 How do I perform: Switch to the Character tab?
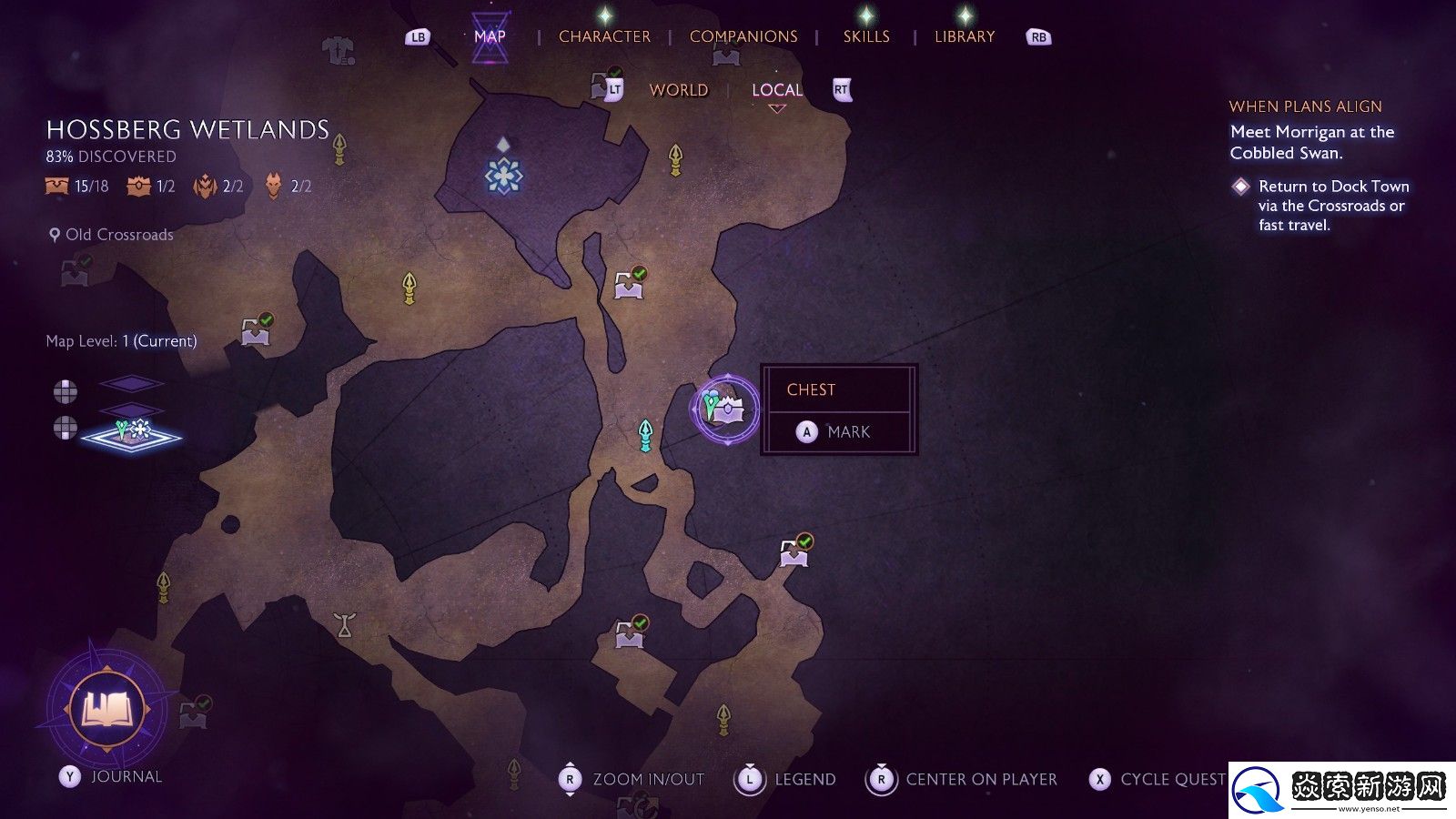click(x=604, y=36)
